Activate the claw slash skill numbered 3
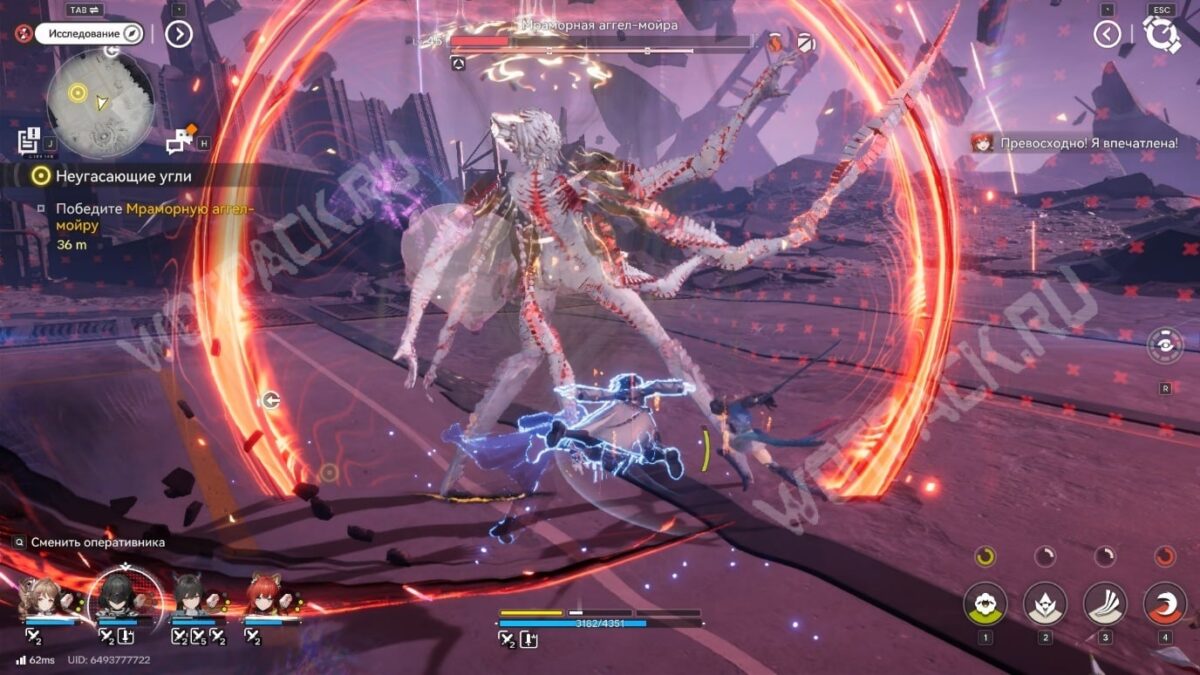 (1105, 603)
